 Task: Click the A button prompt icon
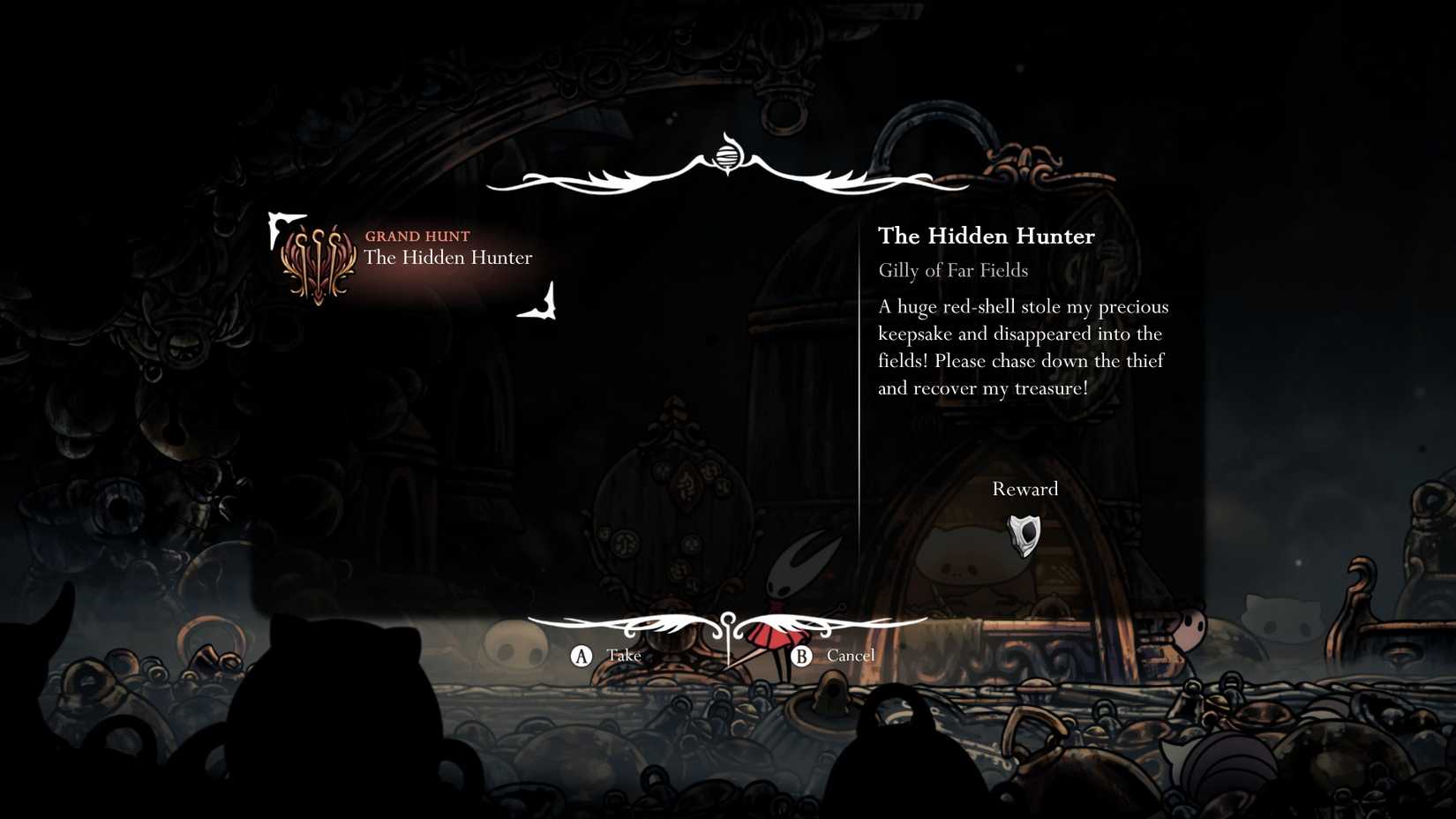click(x=582, y=656)
